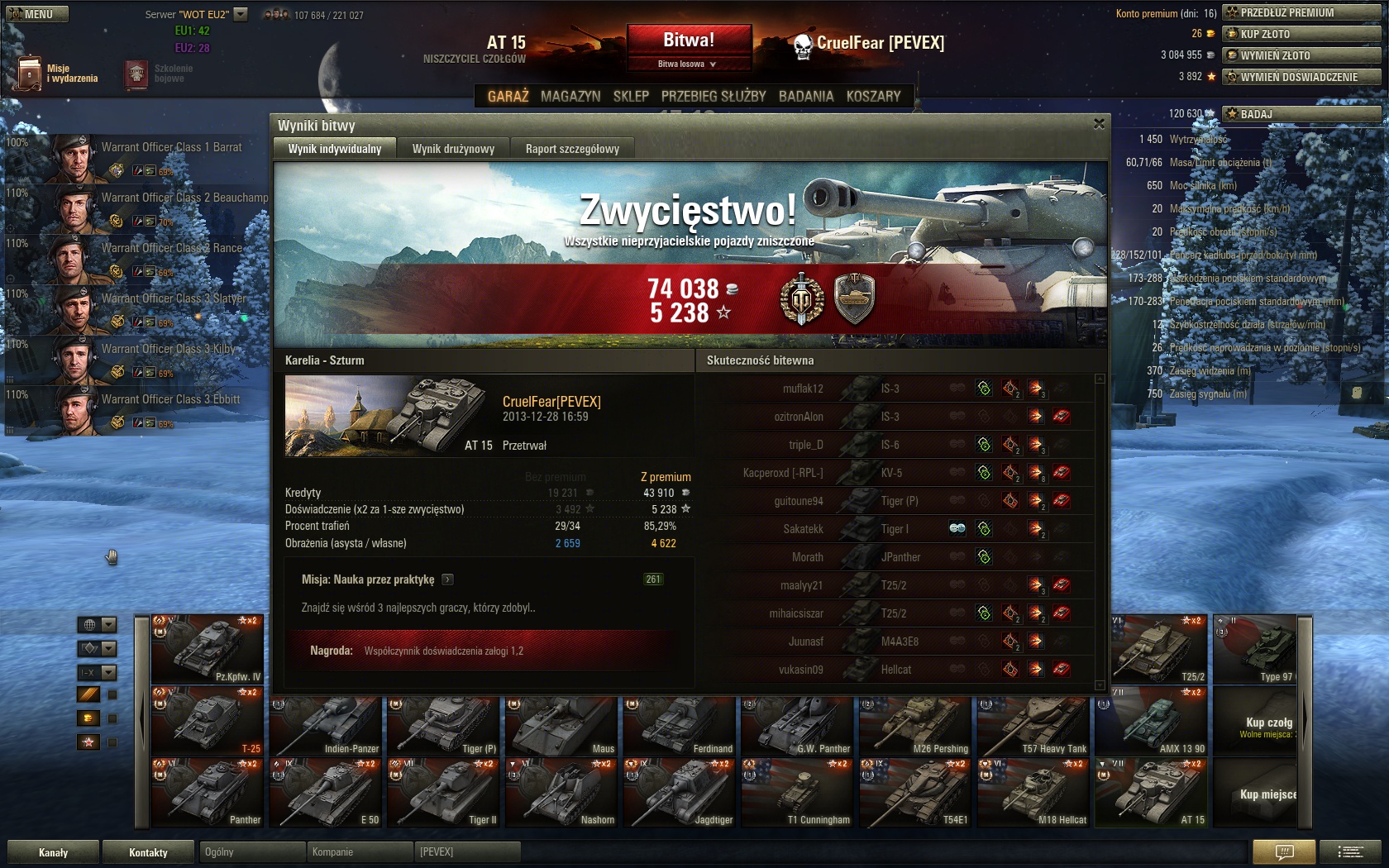Open the Raport szczegółowy tab

572,149
